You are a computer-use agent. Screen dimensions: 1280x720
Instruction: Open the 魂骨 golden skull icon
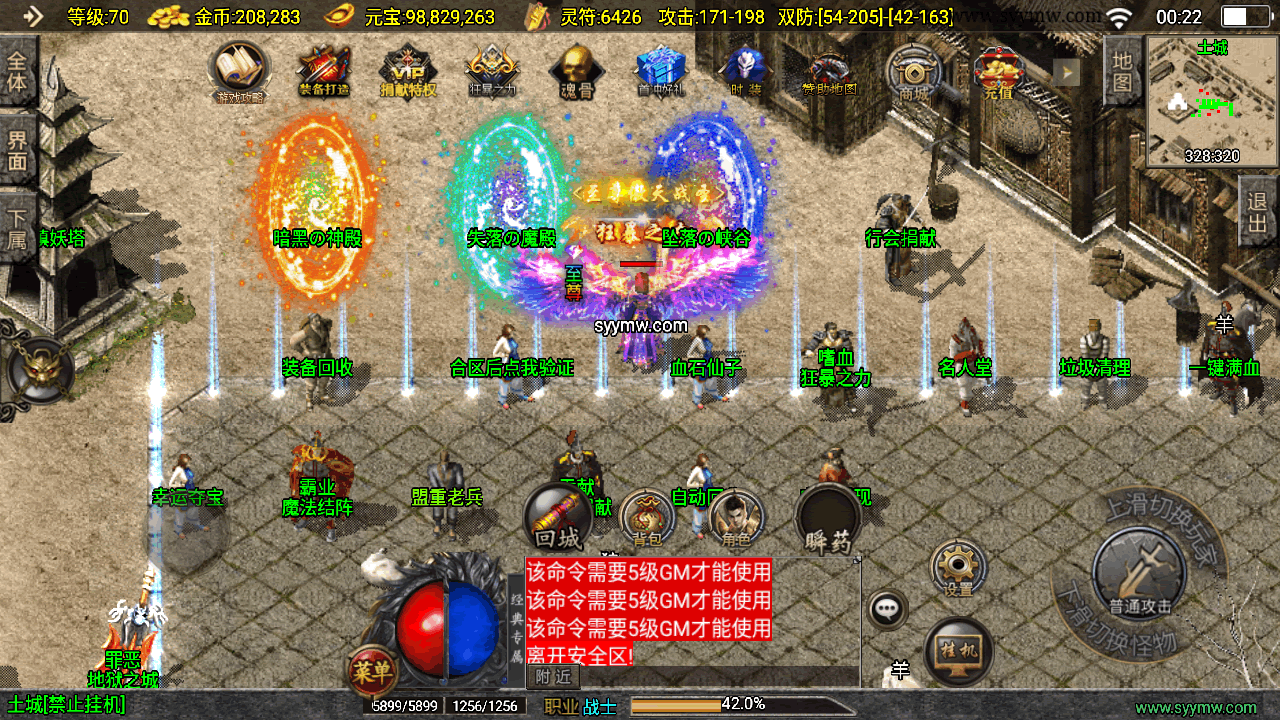click(575, 70)
